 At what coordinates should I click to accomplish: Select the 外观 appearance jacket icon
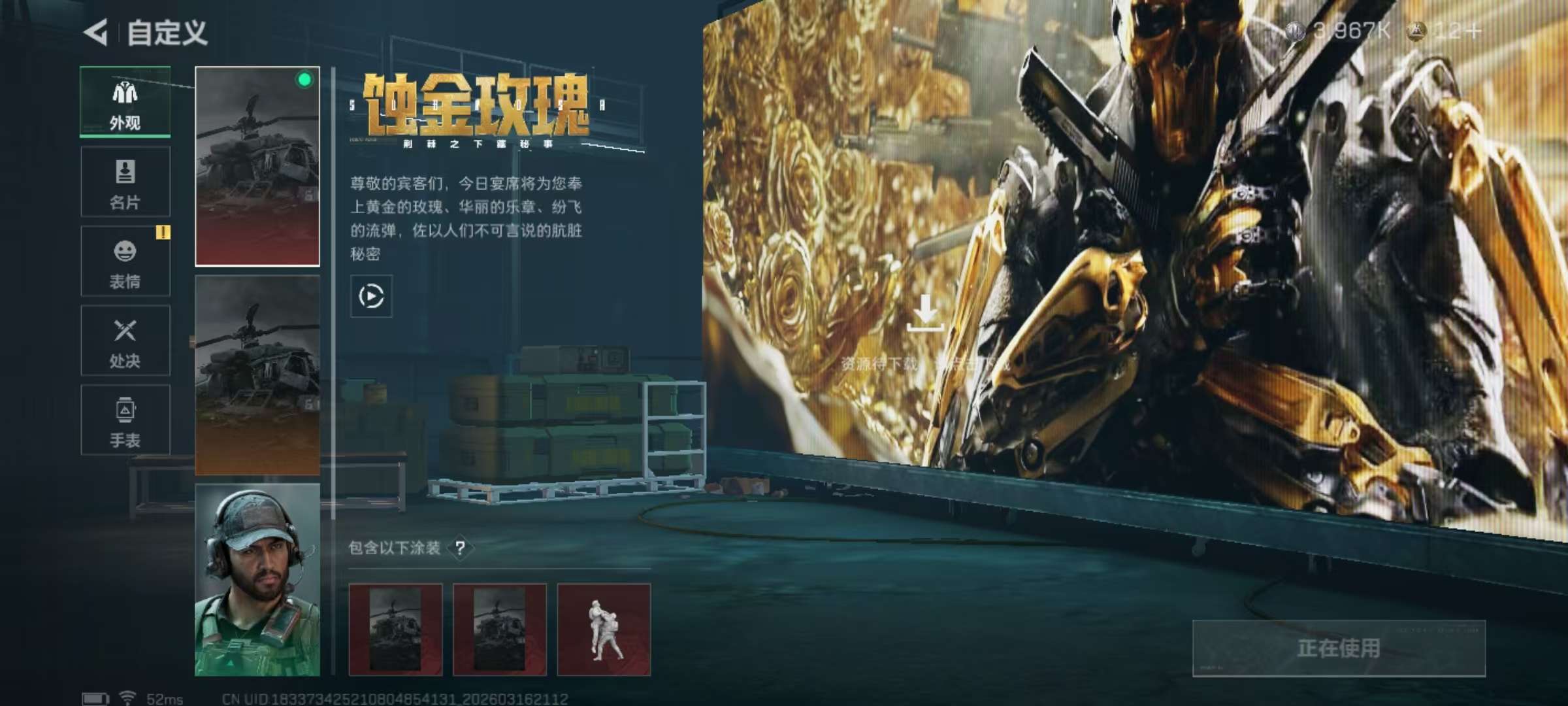(x=124, y=93)
